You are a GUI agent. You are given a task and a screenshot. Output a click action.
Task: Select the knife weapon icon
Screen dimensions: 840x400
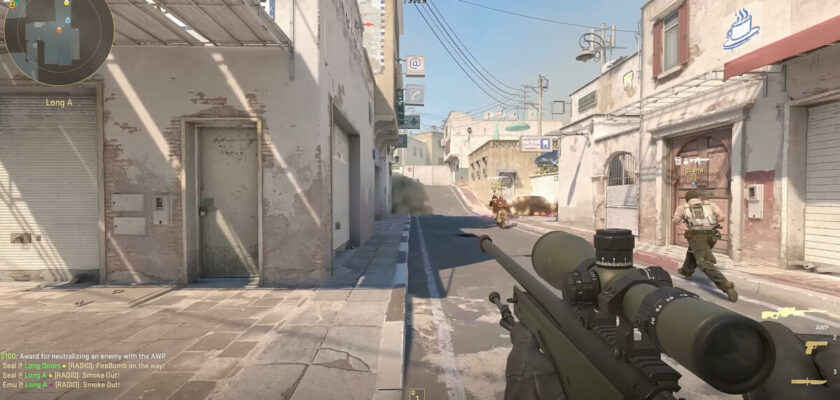point(808,381)
